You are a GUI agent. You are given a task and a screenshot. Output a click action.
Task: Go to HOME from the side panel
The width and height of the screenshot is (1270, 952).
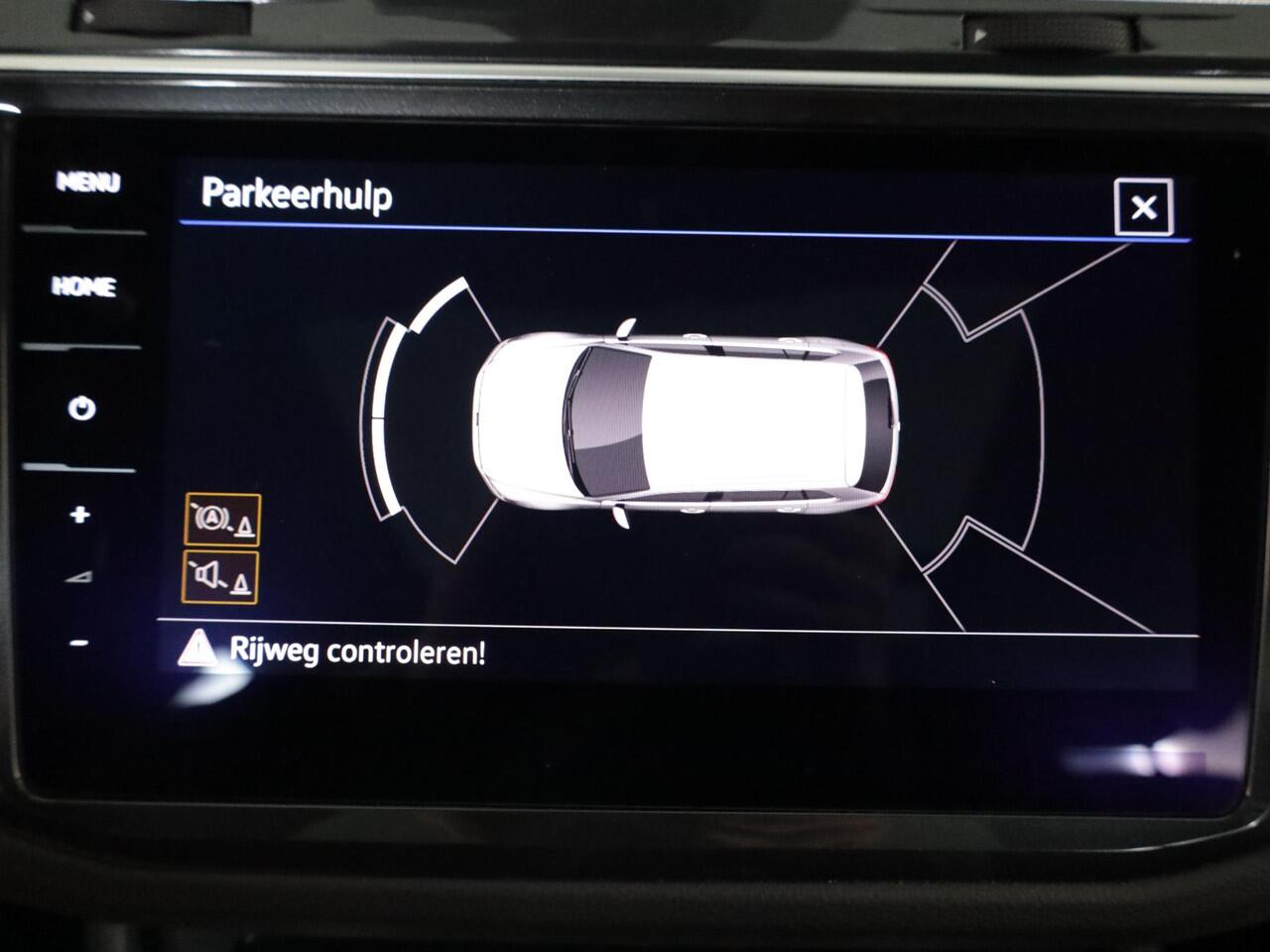[x=83, y=289]
